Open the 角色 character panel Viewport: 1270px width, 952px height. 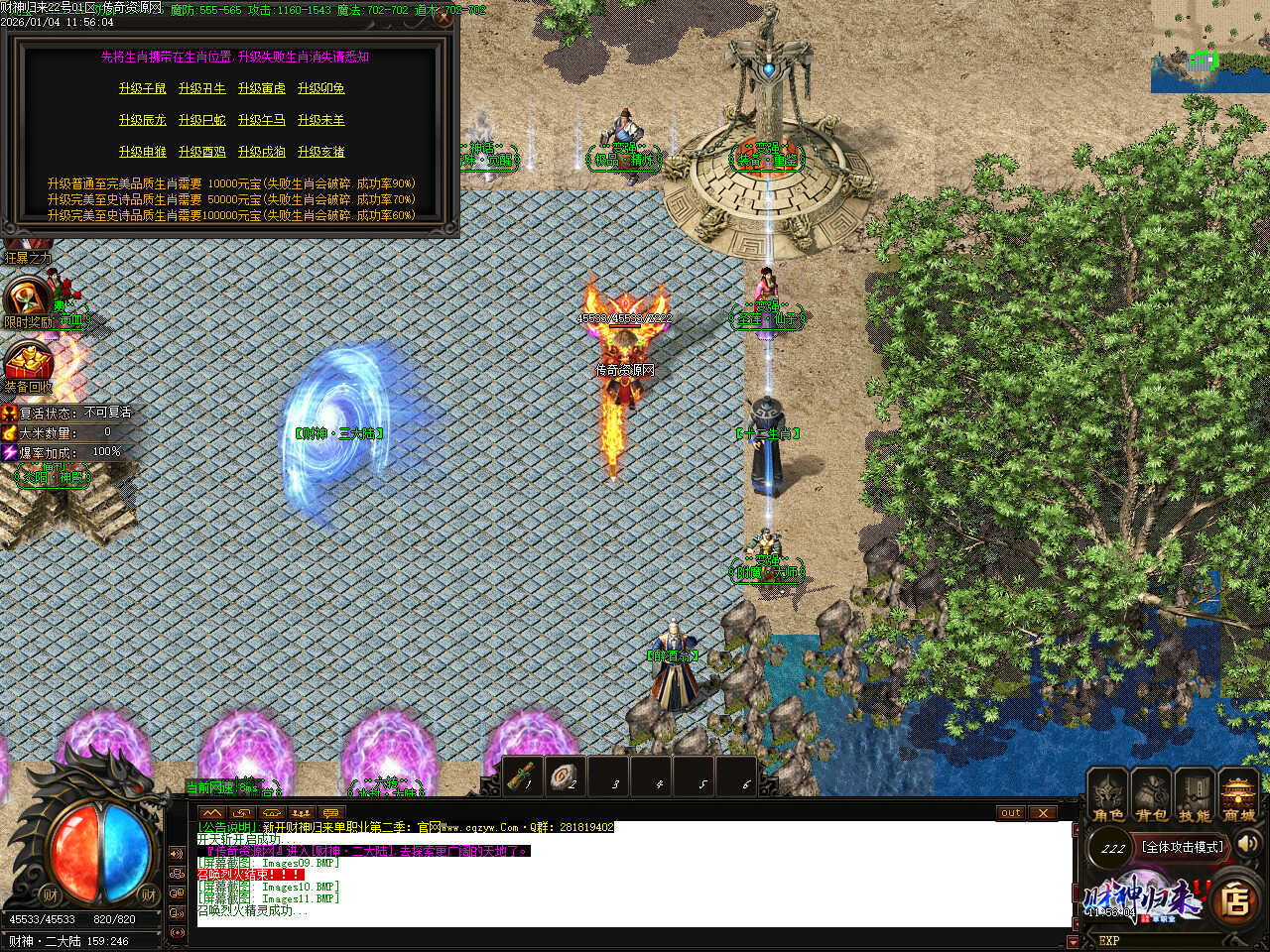pos(1108,795)
